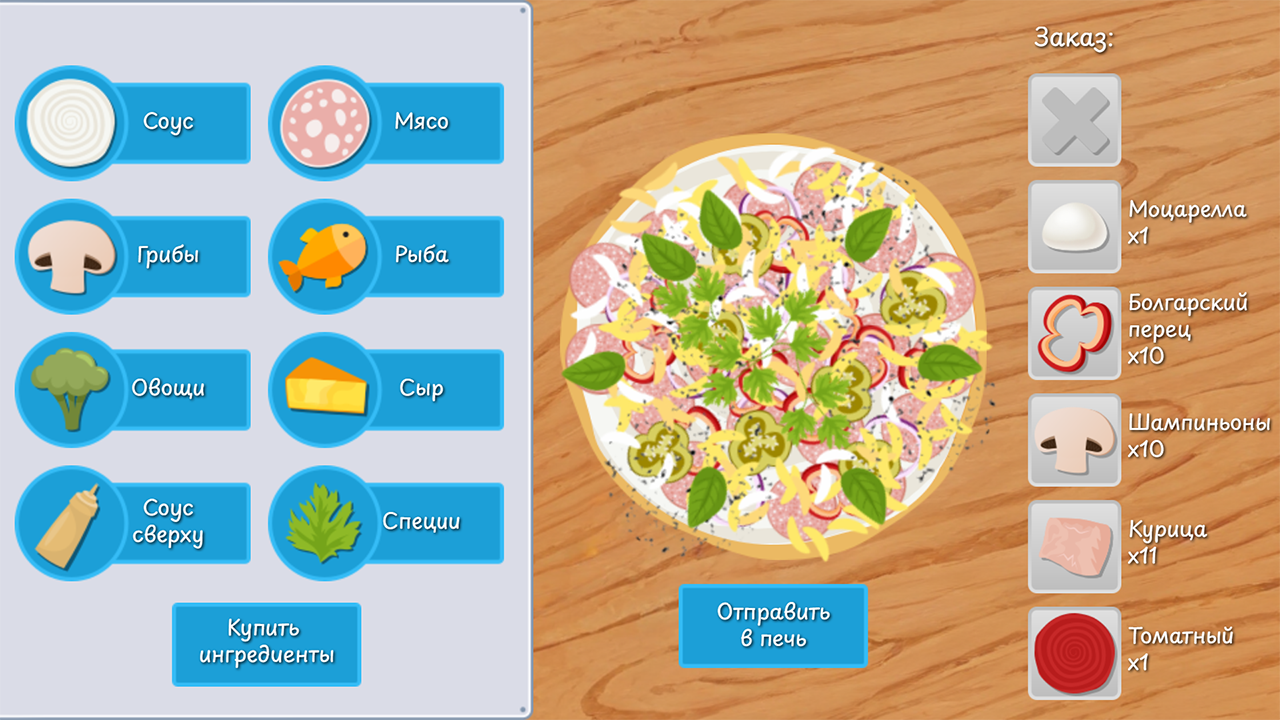The height and width of the screenshot is (720, 1280).
Task: Open Купить ингредиенты
Action: (265, 644)
